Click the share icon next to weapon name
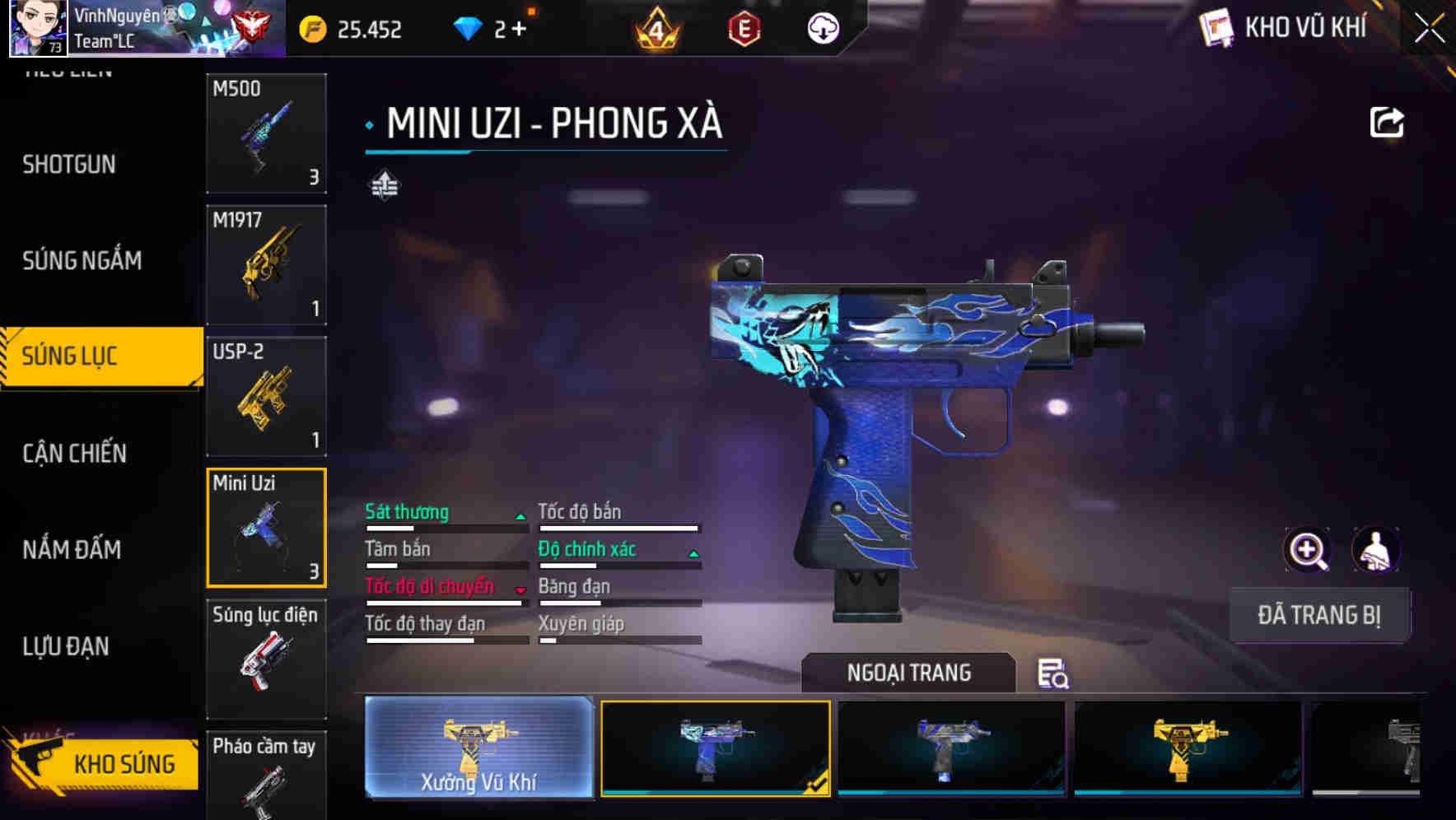The height and width of the screenshot is (820, 1456). pos(1388,121)
